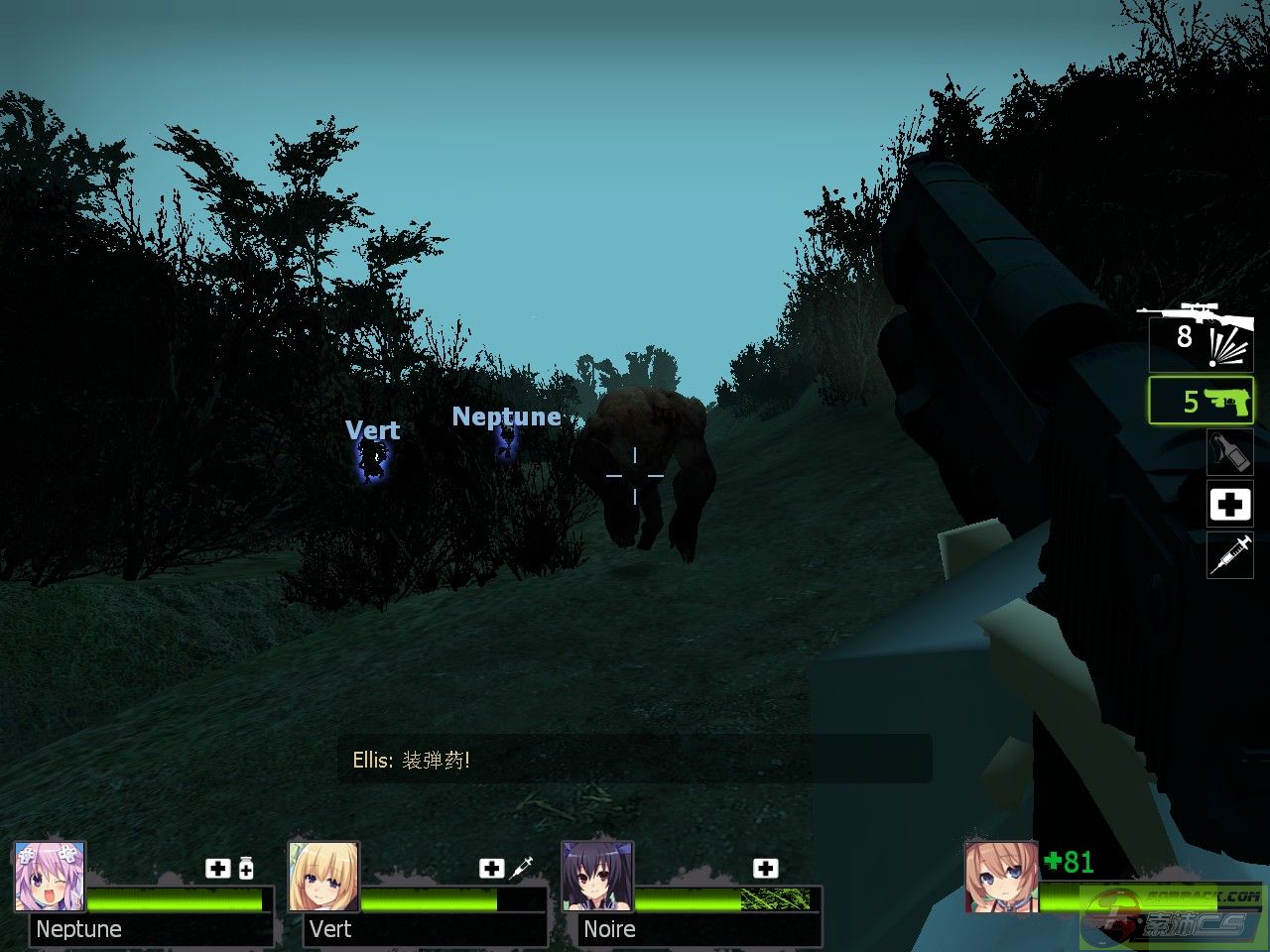The width and height of the screenshot is (1270, 952).
Task: Select the molotov throwable slot
Action: click(x=1229, y=451)
